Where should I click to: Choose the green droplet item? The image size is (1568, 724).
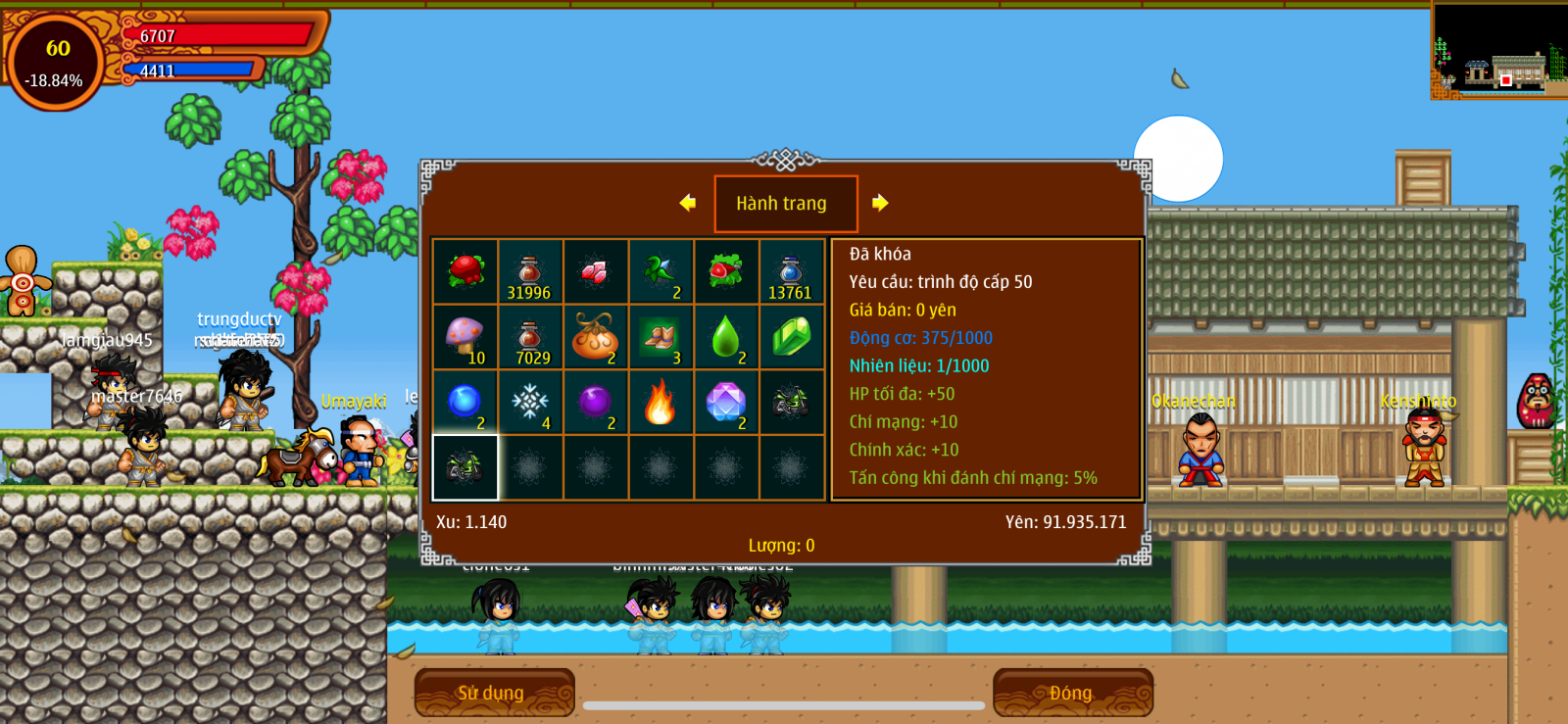pos(726,337)
